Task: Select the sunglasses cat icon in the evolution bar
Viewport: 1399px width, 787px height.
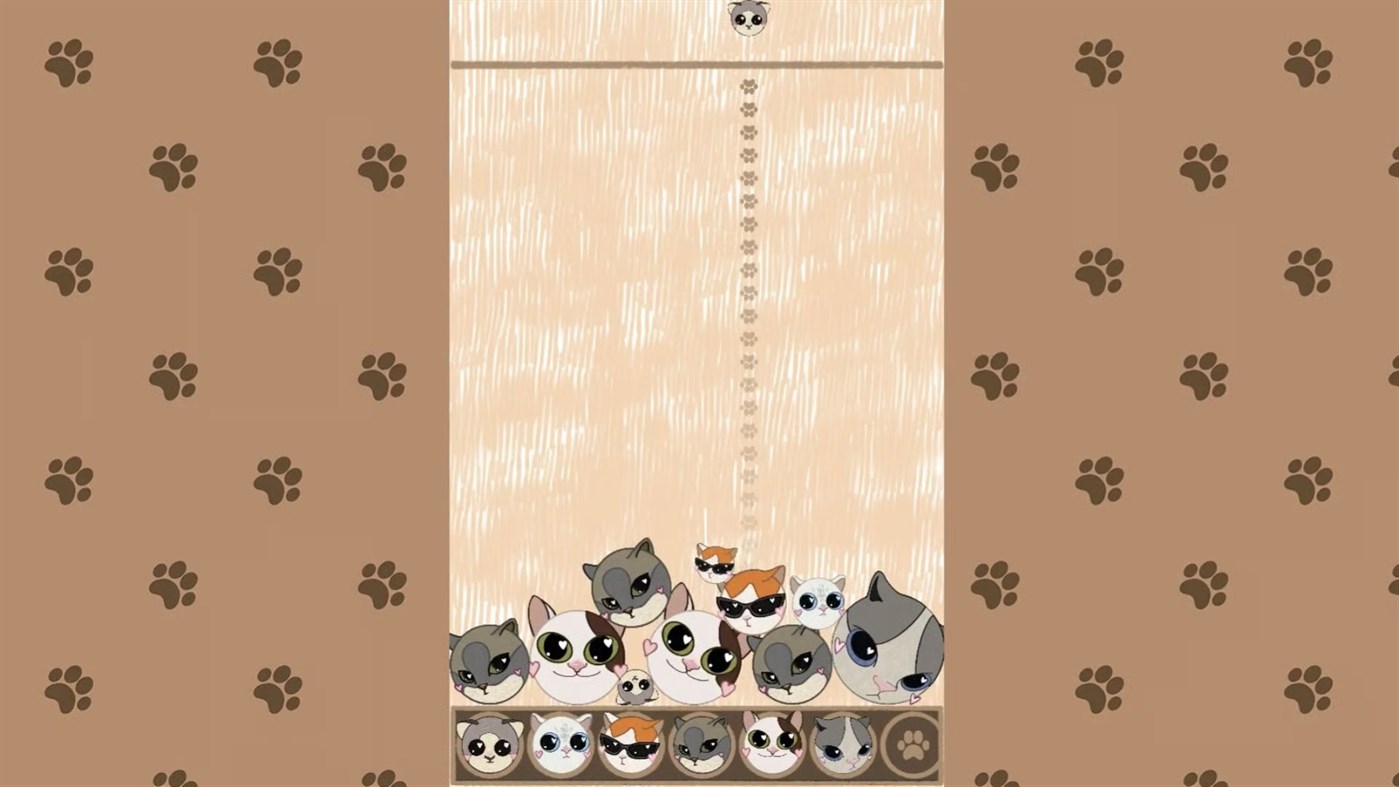Action: (x=629, y=745)
